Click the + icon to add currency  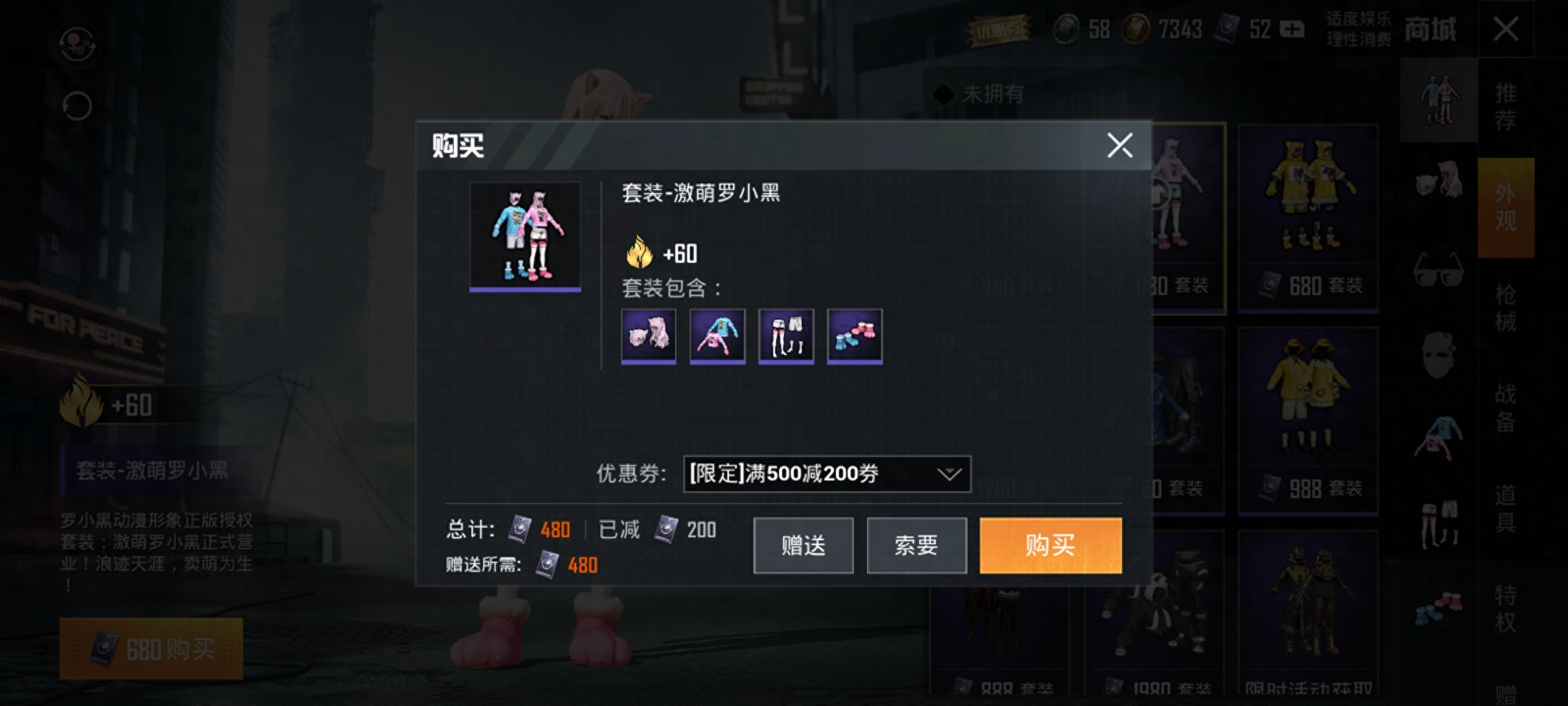[1292, 29]
